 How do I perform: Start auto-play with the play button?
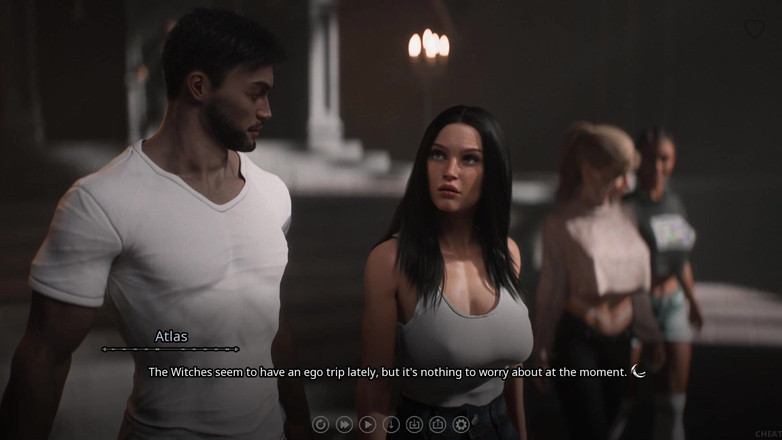click(367, 424)
